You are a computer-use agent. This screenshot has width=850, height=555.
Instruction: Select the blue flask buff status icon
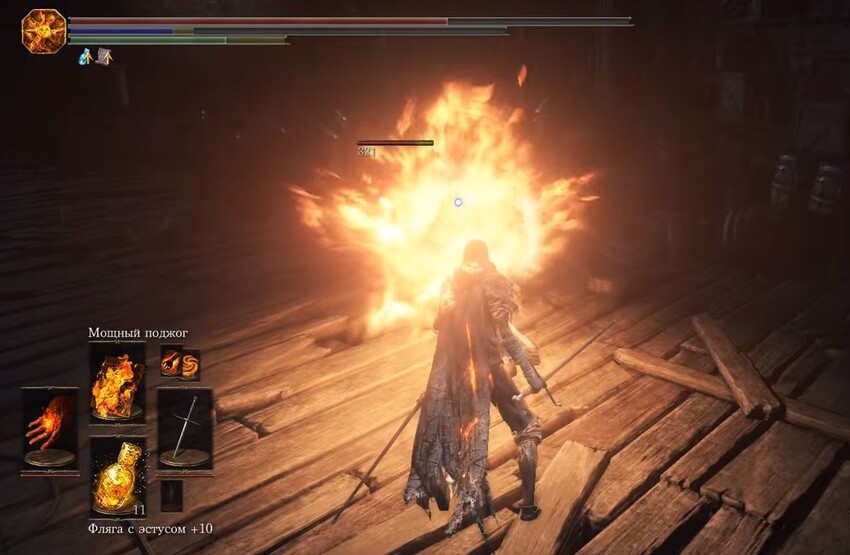point(86,57)
